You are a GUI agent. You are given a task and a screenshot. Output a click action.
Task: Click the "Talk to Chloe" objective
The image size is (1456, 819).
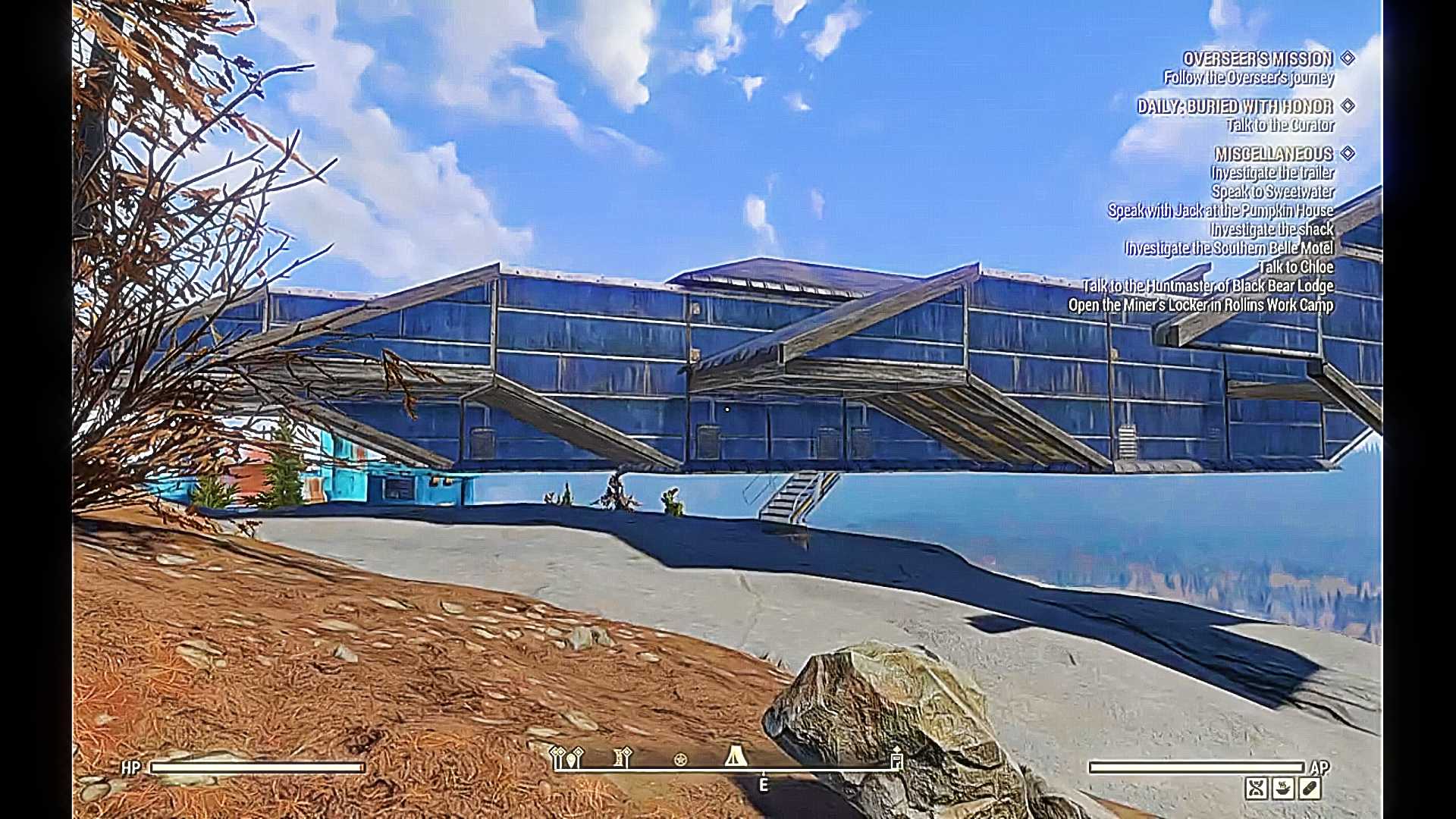coord(1295,267)
